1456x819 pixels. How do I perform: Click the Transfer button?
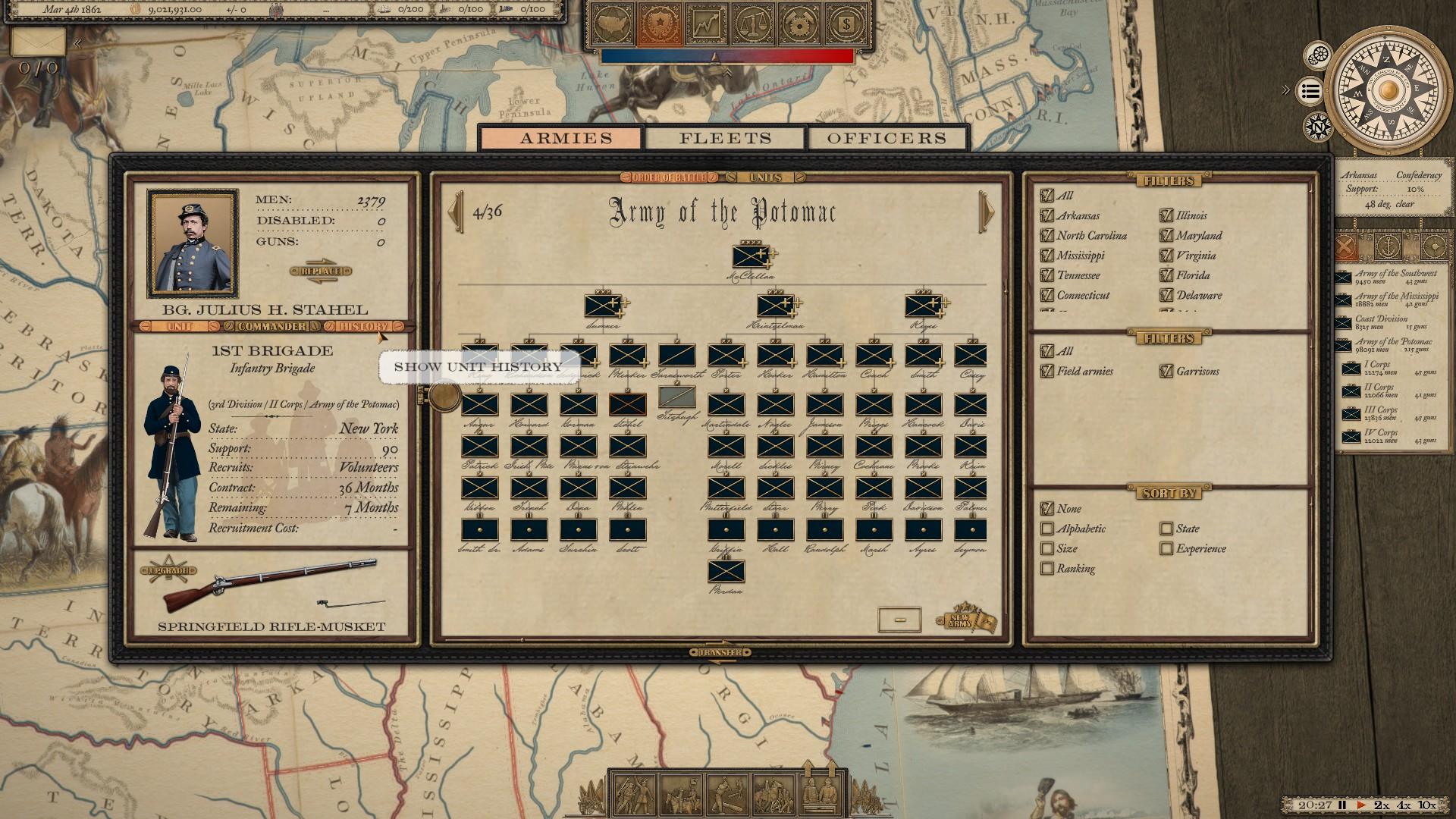click(x=720, y=653)
